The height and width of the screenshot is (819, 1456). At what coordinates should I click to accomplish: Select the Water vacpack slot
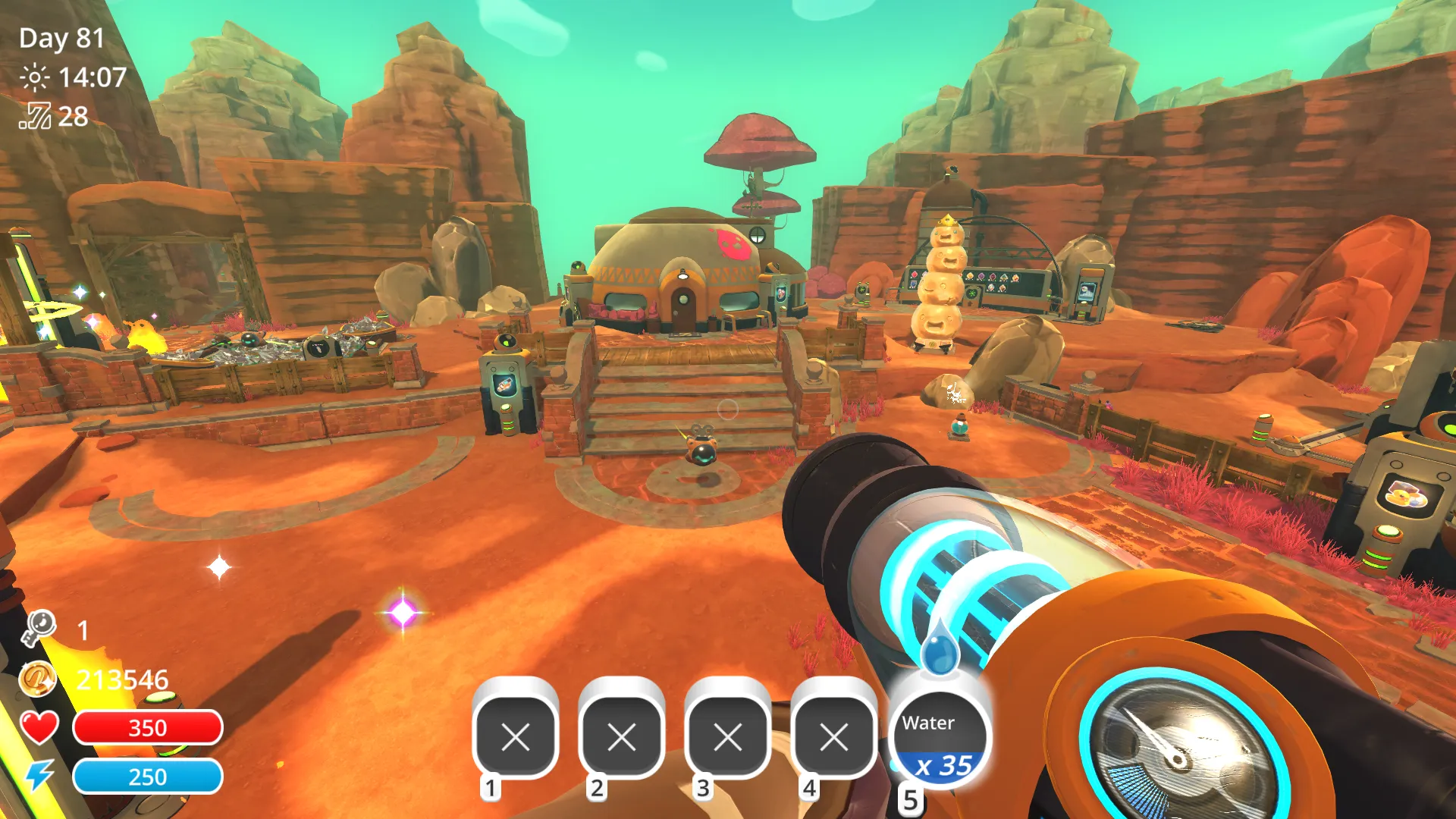click(x=939, y=739)
